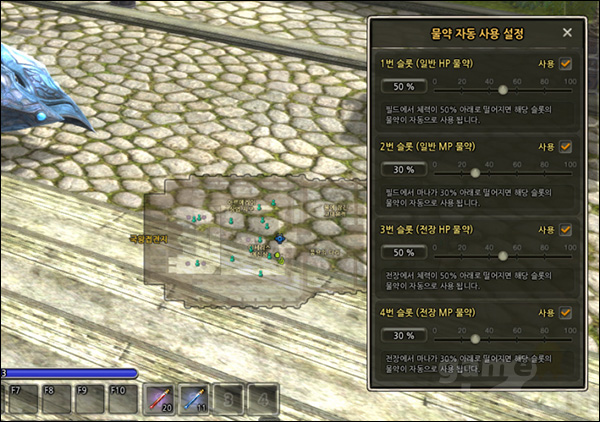Toggle the slot 3 battlefield HP potion checkbox
The image size is (600, 422).
pyautogui.click(x=566, y=229)
